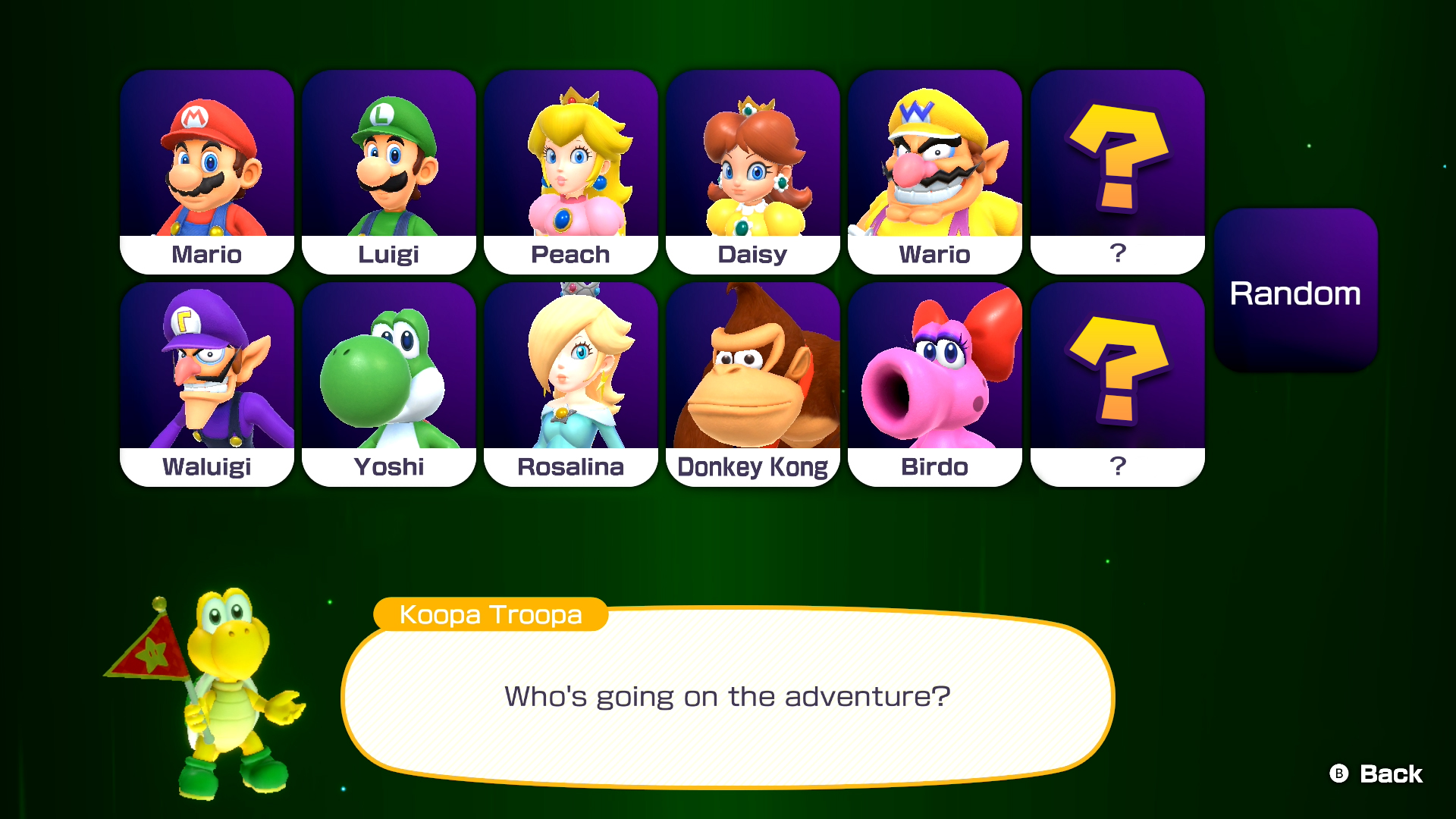Pick Birdo from the character grid
1456x819 pixels.
934,372
